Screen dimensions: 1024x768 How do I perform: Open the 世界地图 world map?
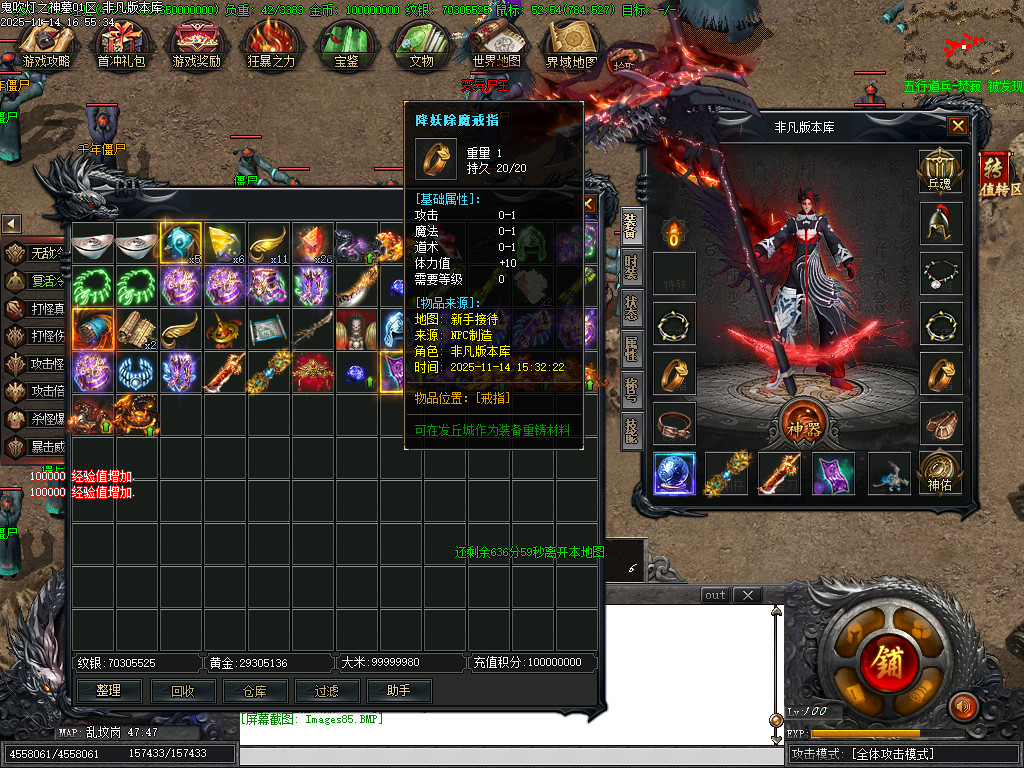(497, 43)
